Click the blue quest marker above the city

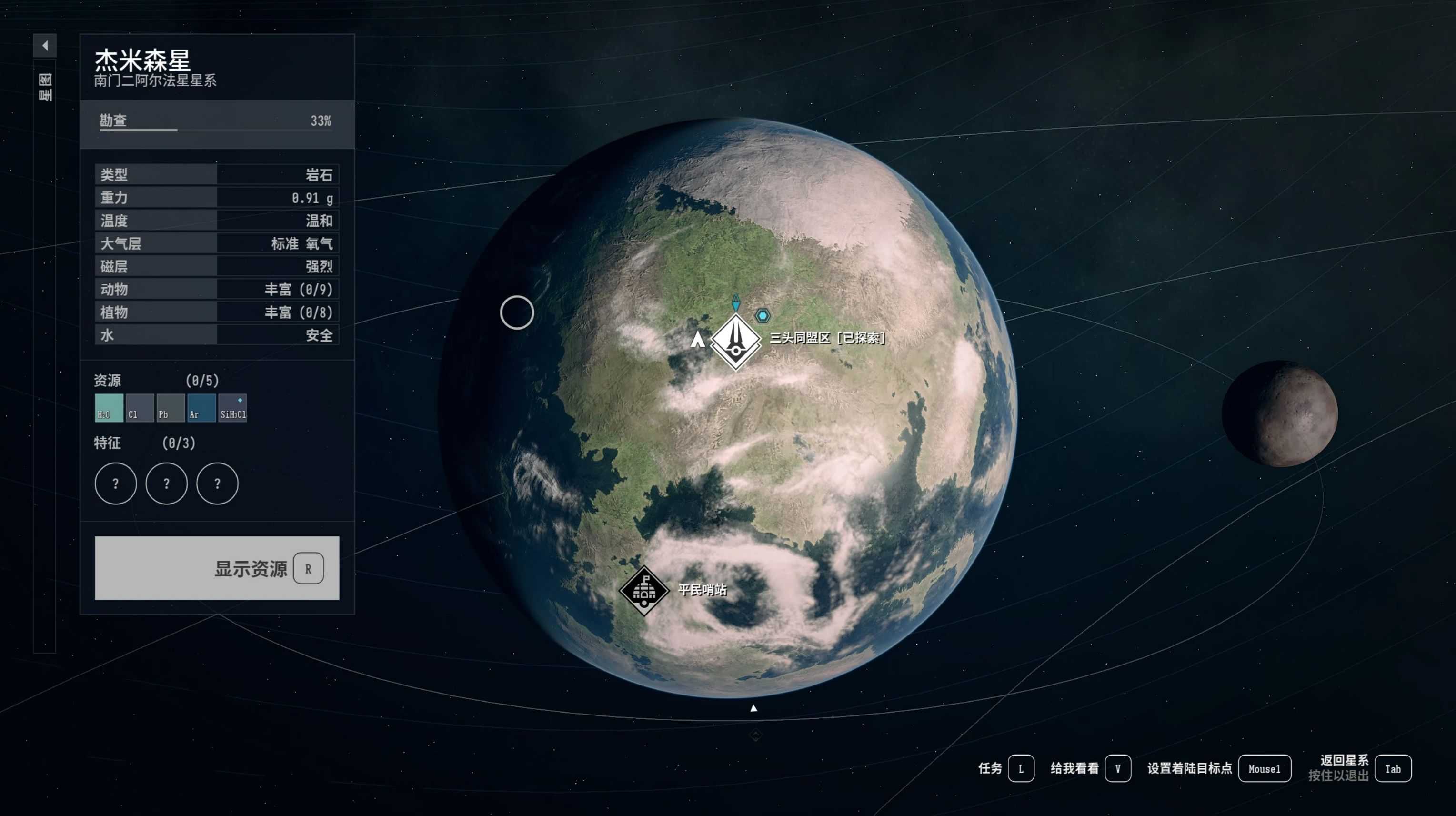click(736, 302)
